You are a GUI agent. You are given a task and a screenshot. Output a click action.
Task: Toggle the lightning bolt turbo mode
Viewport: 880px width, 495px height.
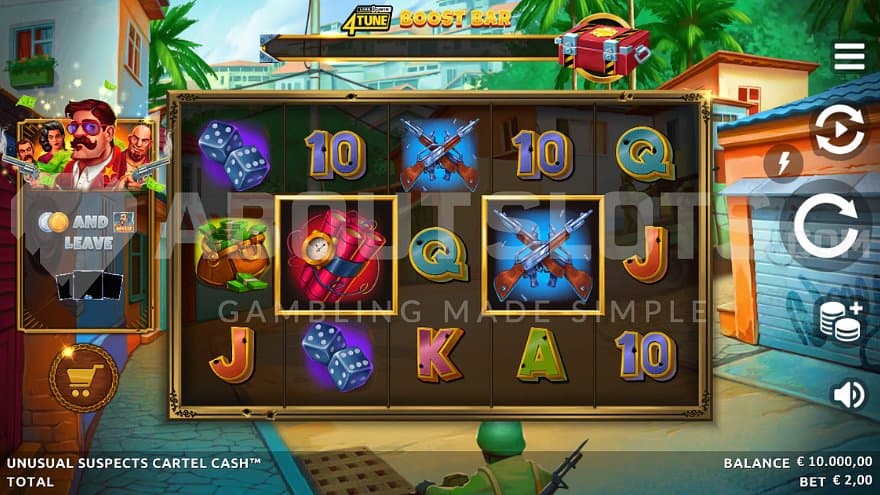[x=783, y=162]
